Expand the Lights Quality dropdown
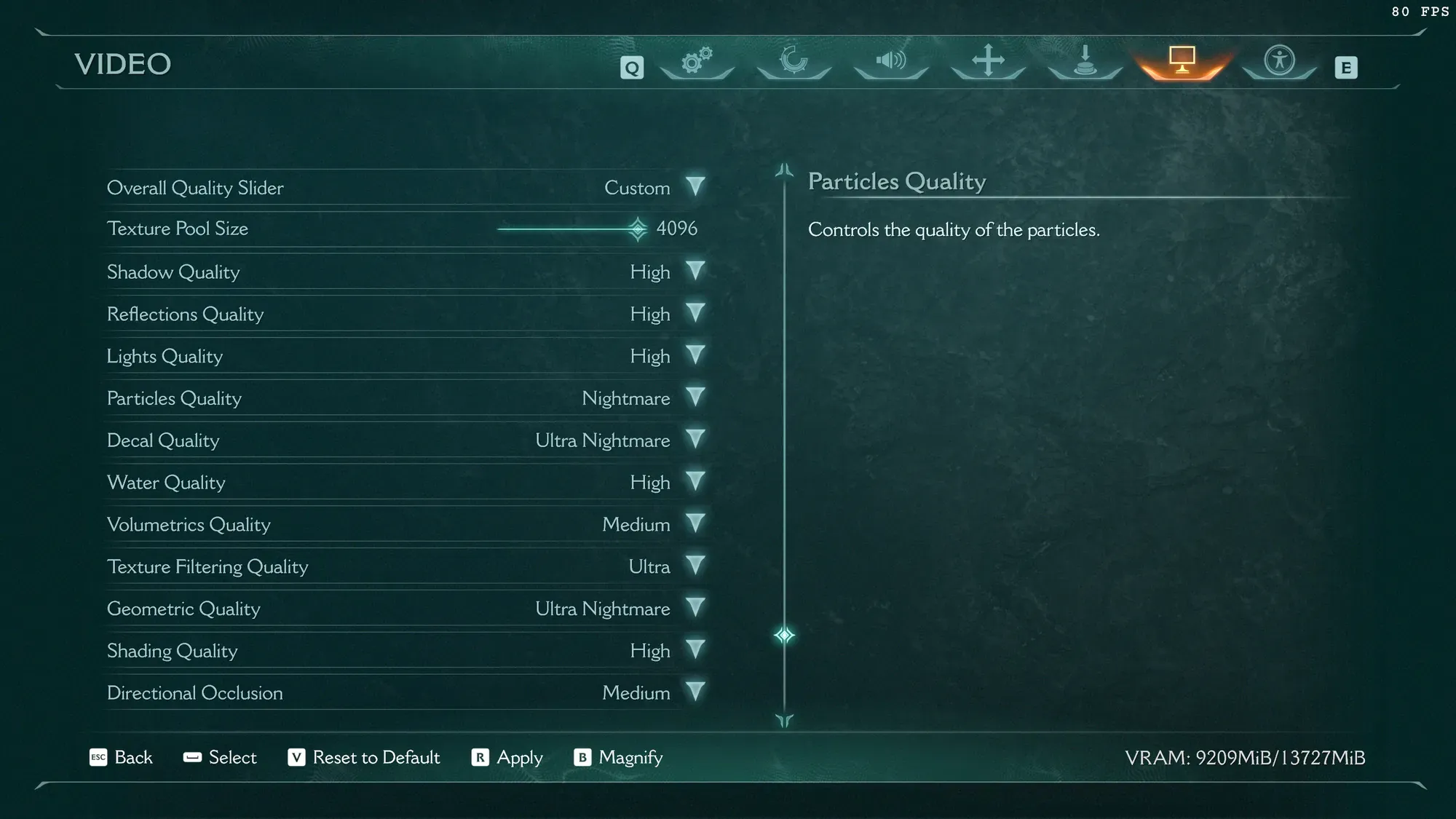This screenshot has height=819, width=1456. pos(695,356)
